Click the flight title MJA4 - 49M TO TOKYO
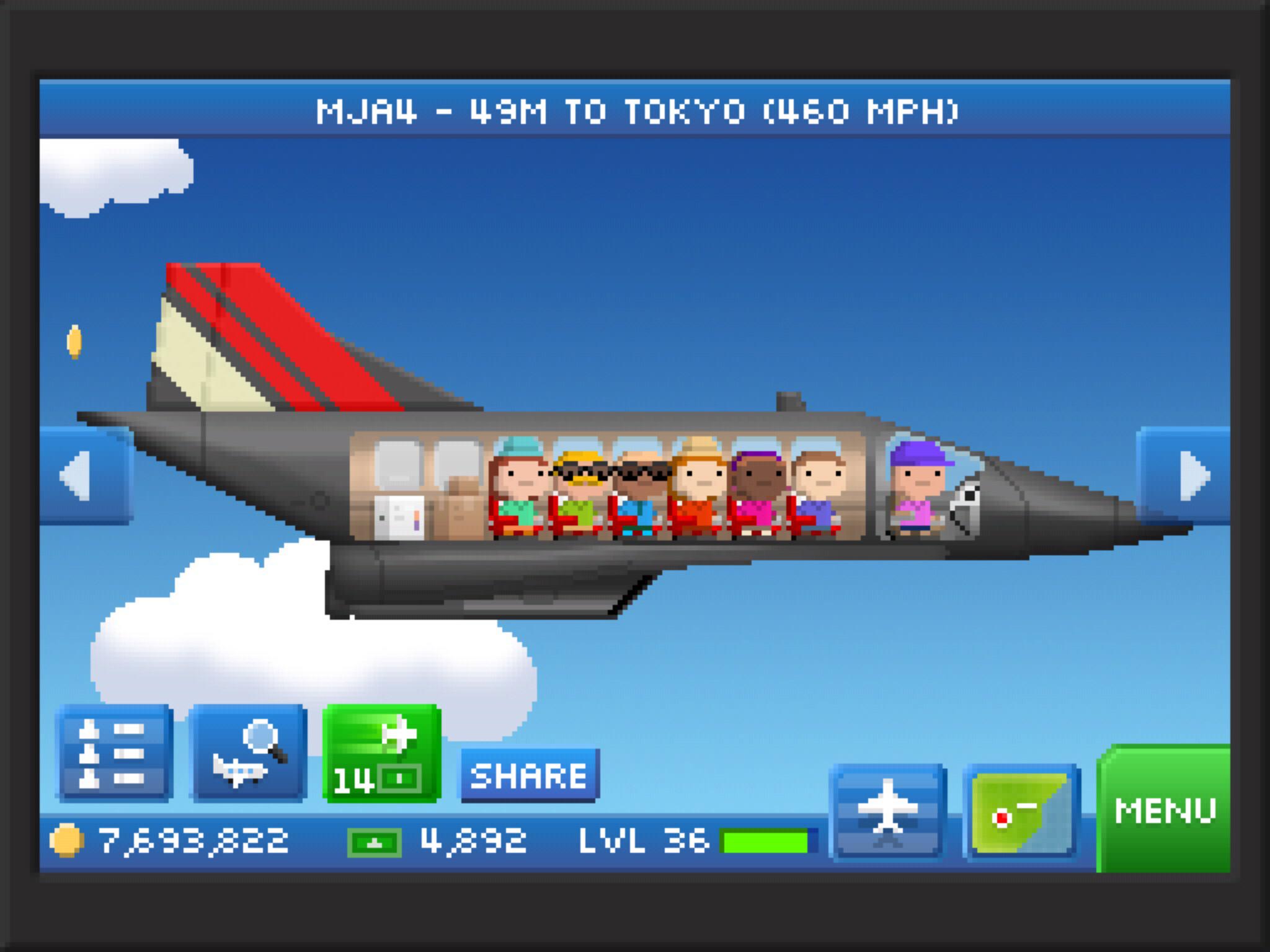Screen dimensions: 1270x952 coord(635,112)
